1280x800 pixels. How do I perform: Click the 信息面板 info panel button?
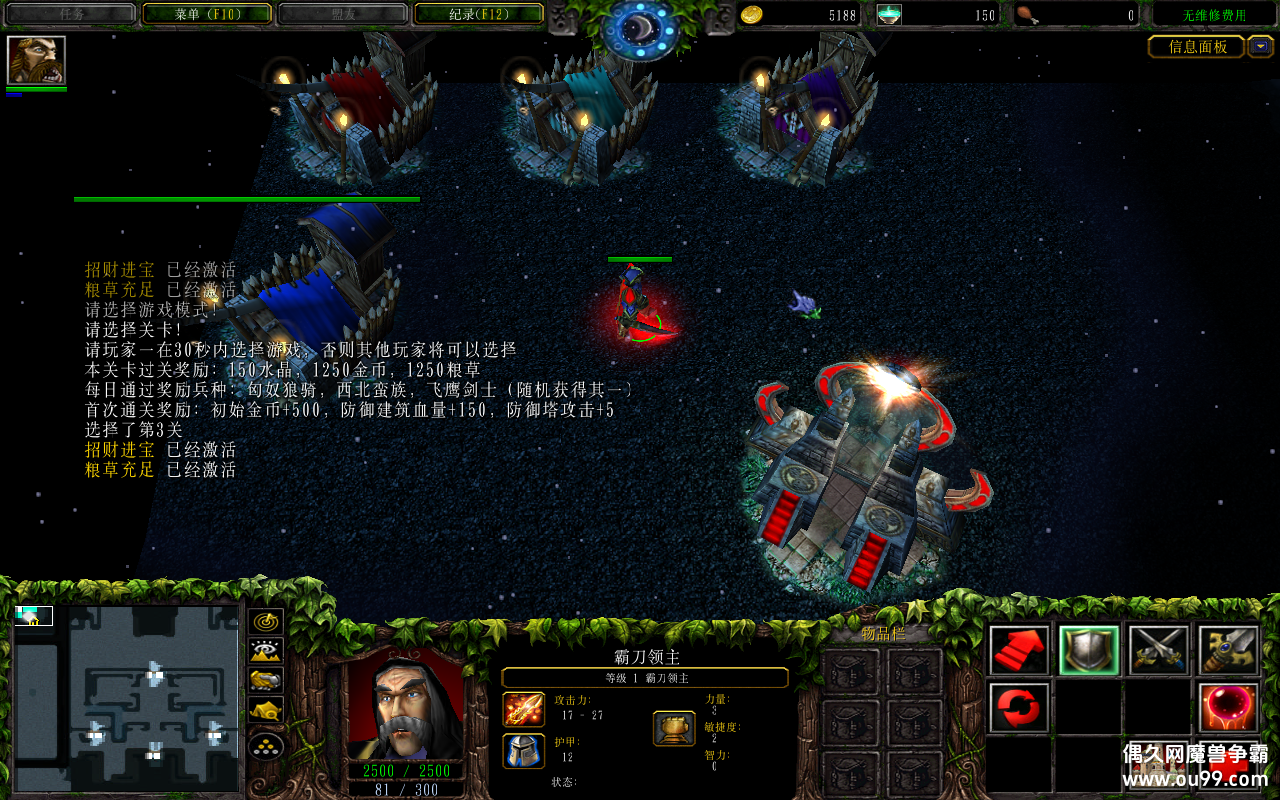(1196, 47)
